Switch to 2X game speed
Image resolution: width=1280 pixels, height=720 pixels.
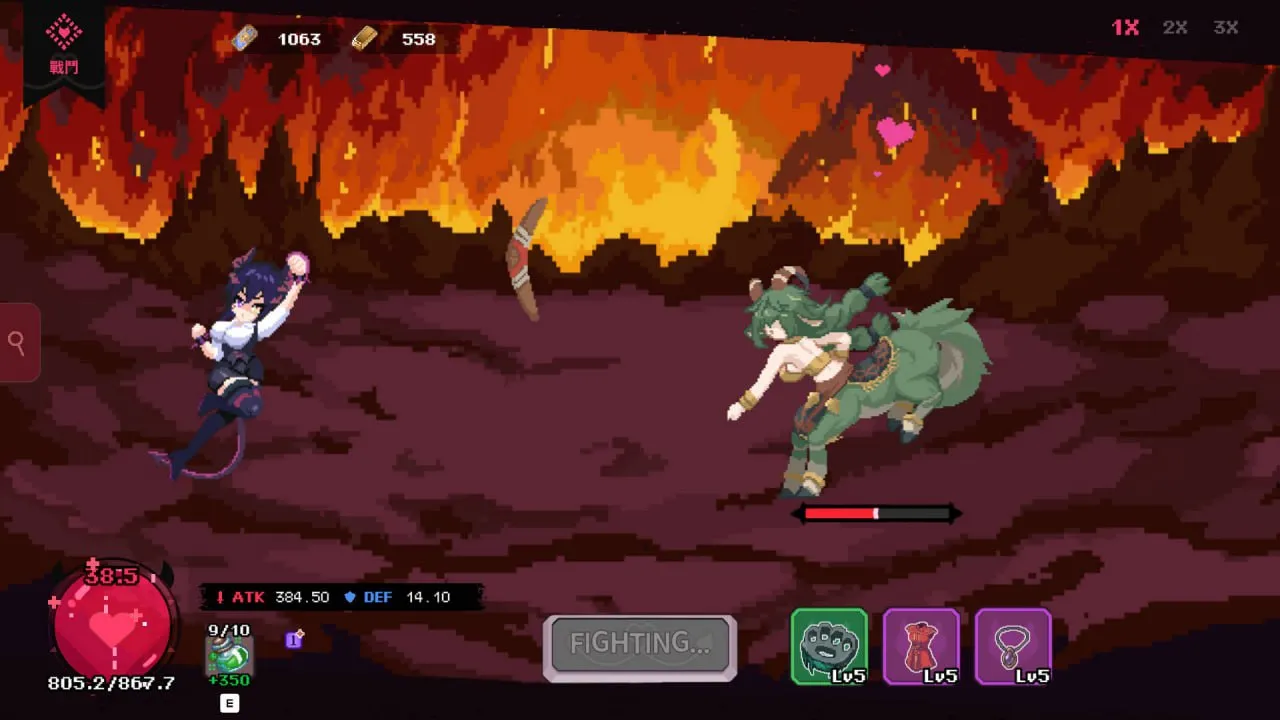pos(1175,27)
